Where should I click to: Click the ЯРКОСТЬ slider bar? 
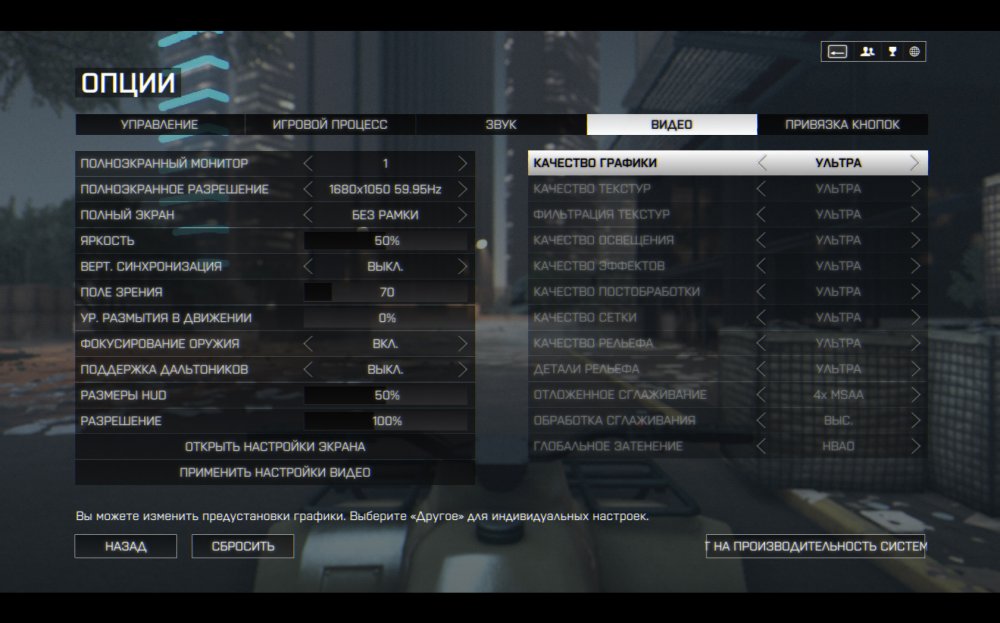click(386, 241)
